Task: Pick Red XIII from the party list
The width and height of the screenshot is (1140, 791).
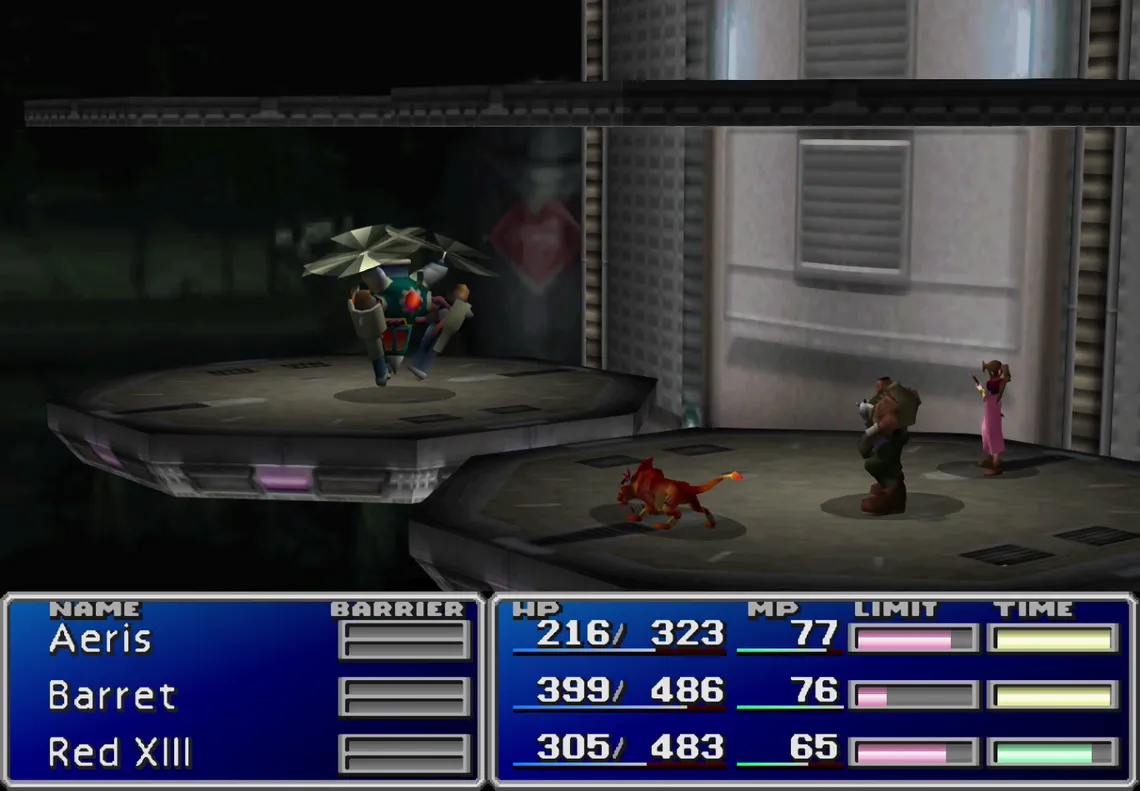Action: pos(119,753)
